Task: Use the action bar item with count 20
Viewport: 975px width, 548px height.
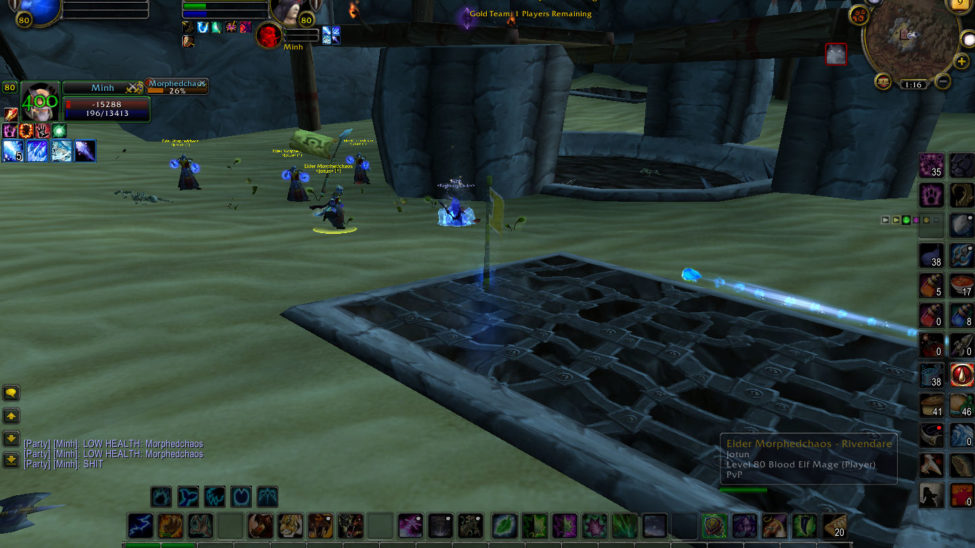Action: pos(834,526)
